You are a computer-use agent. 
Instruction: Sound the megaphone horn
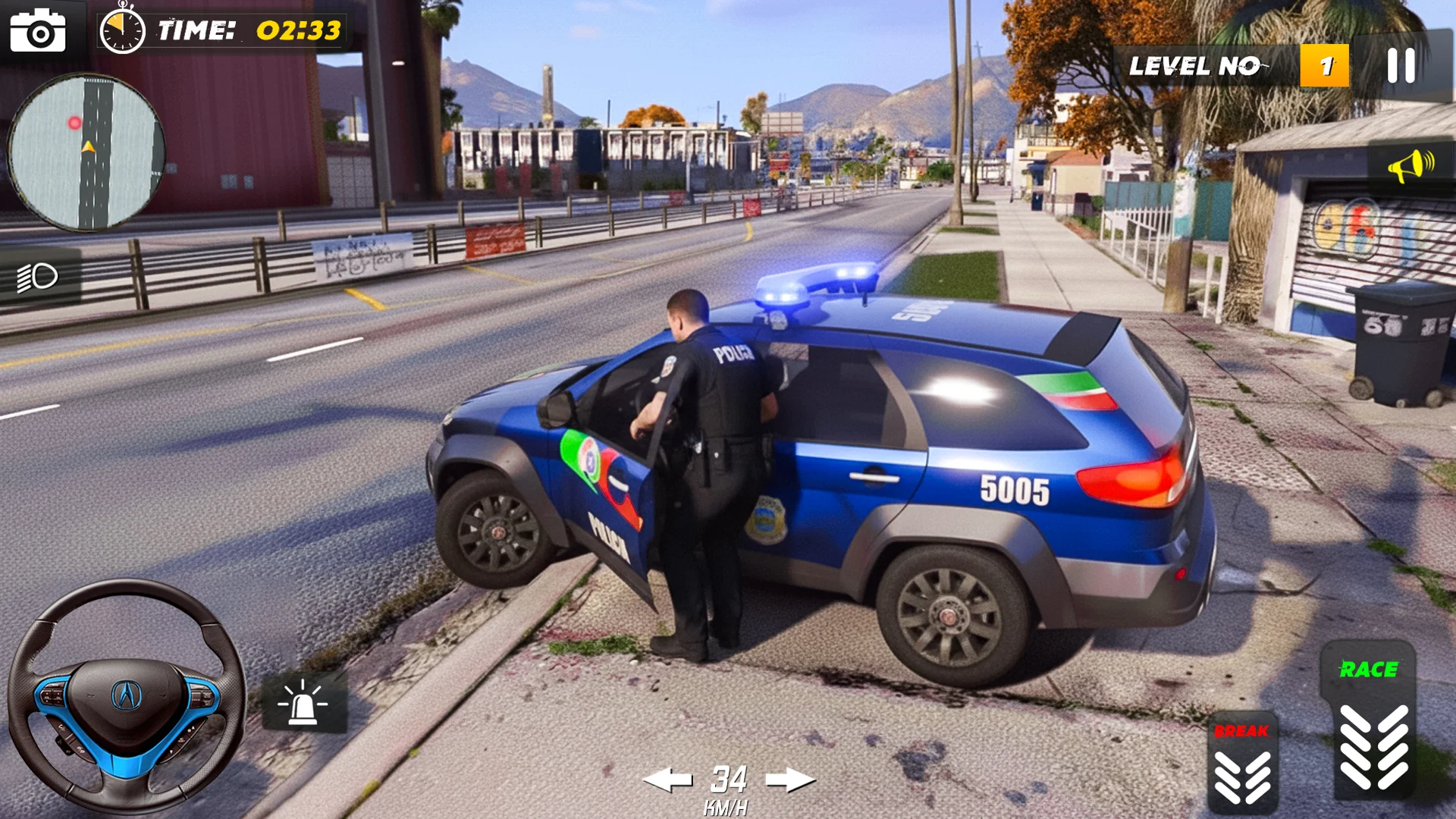1410,166
